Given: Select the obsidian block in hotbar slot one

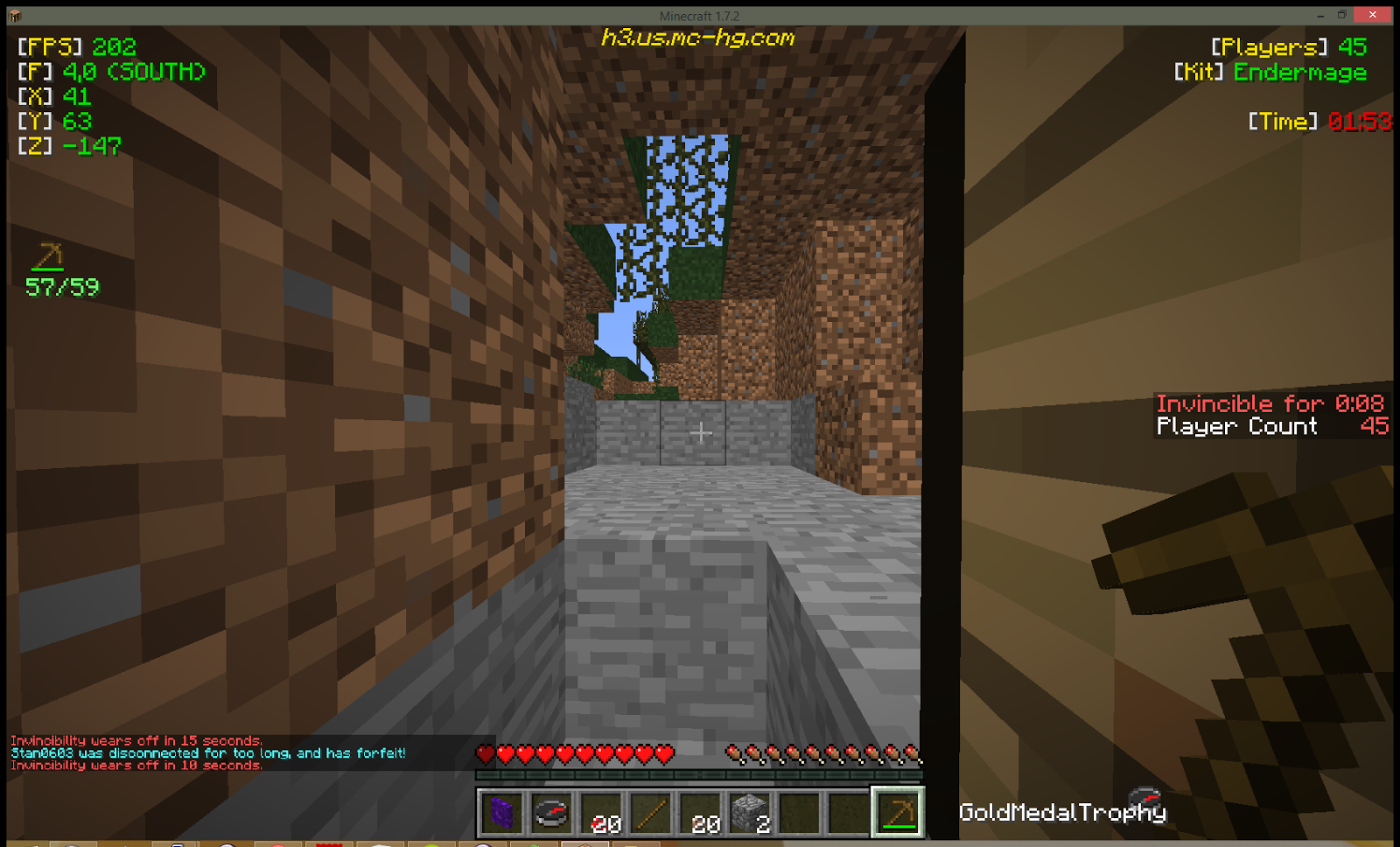Looking at the screenshot, I should coord(501,812).
